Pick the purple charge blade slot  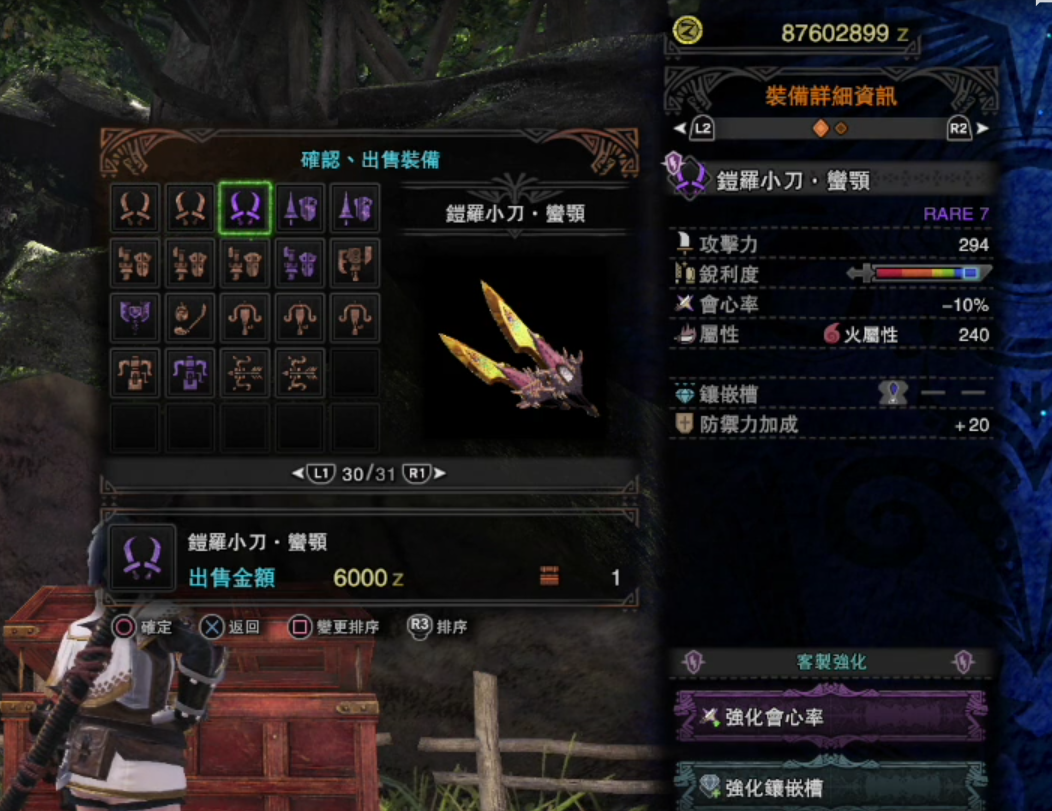136,318
